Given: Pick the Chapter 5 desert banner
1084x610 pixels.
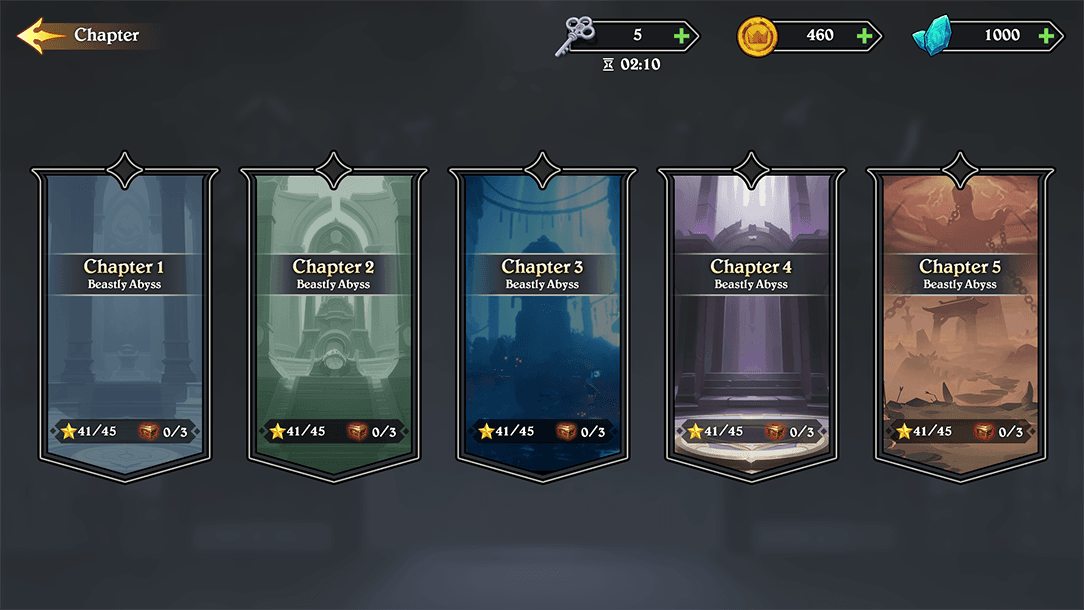Looking at the screenshot, I should point(960,320).
